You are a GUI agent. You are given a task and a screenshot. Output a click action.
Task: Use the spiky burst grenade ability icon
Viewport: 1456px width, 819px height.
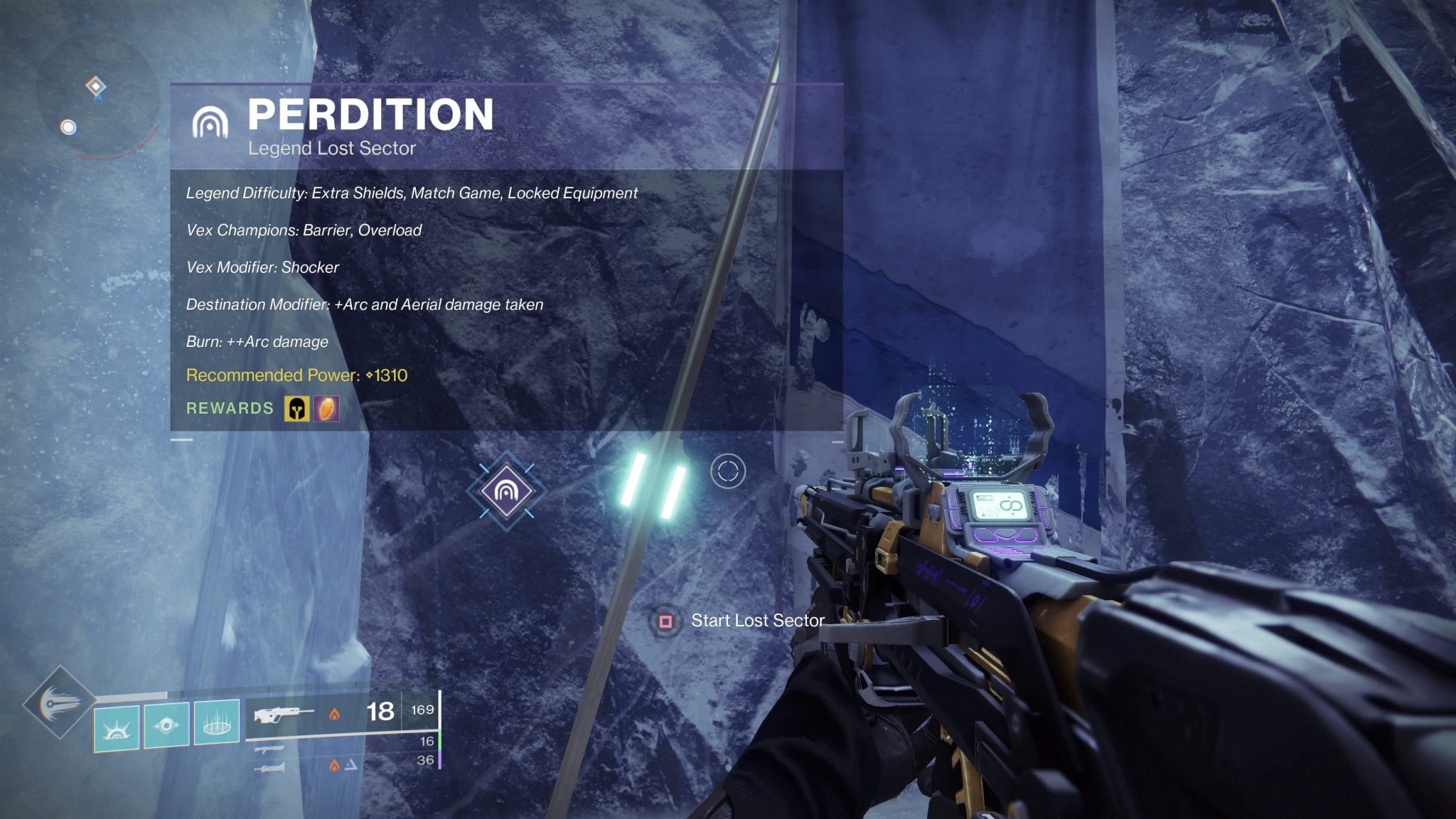coord(117,727)
